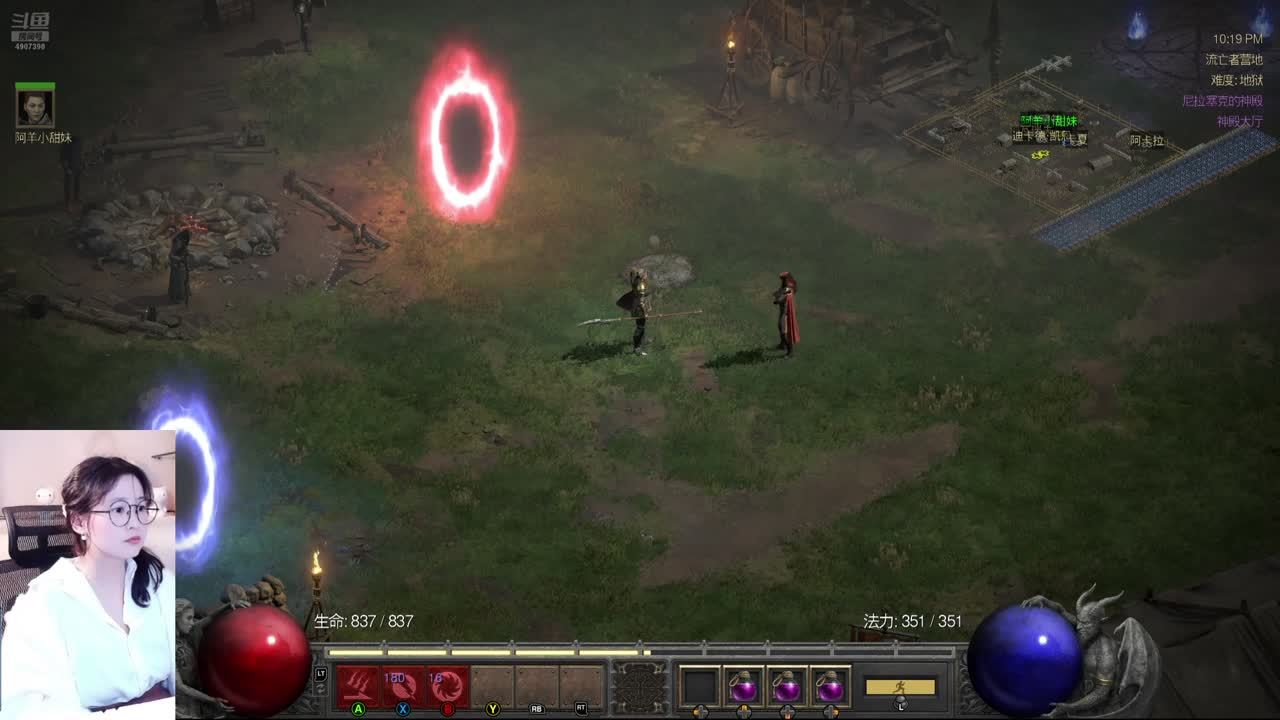Select the party portrait of 阿羊小甜妹
The image size is (1280, 720).
(35, 106)
